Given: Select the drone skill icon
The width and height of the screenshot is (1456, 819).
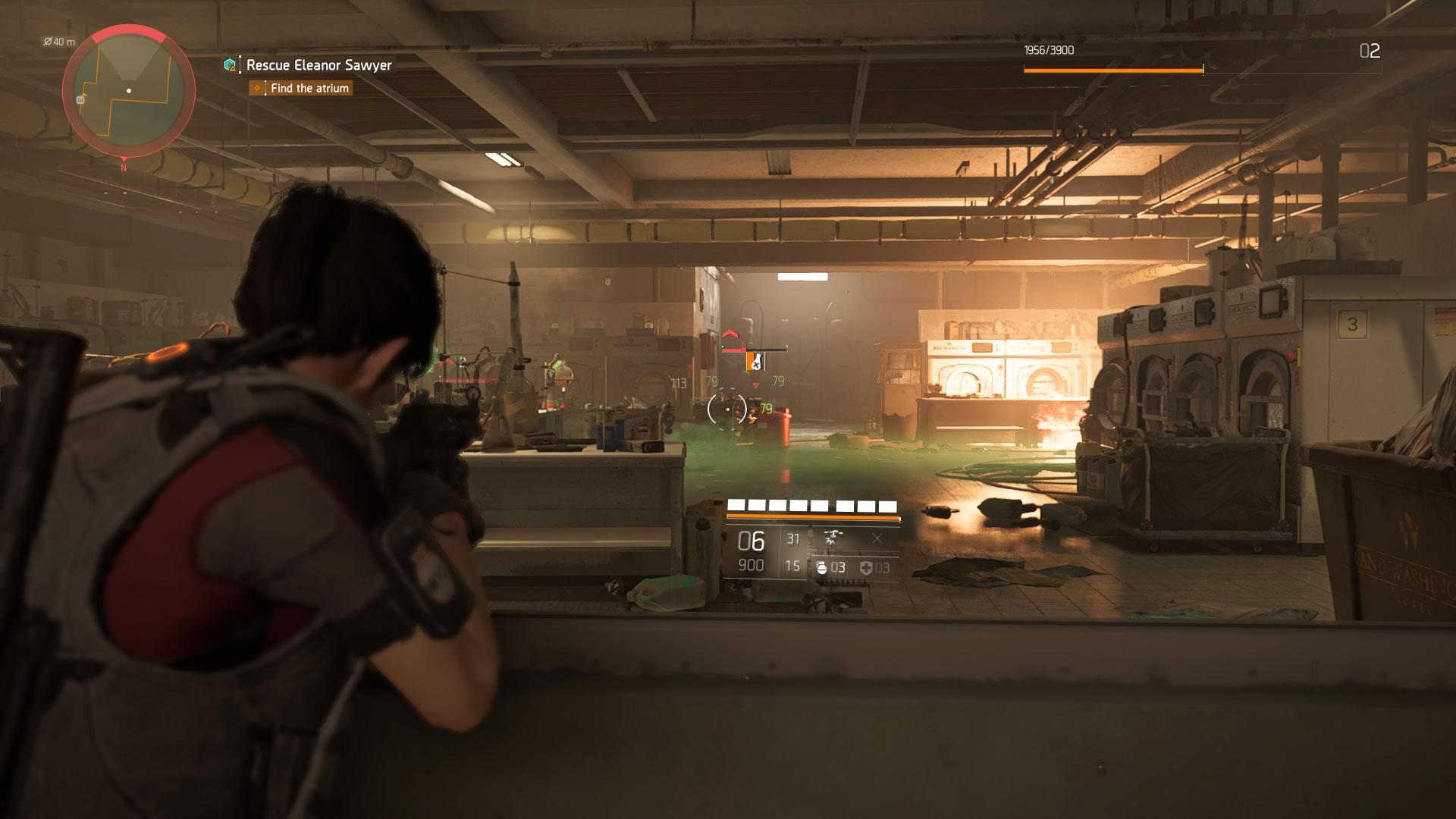Looking at the screenshot, I should [x=833, y=538].
